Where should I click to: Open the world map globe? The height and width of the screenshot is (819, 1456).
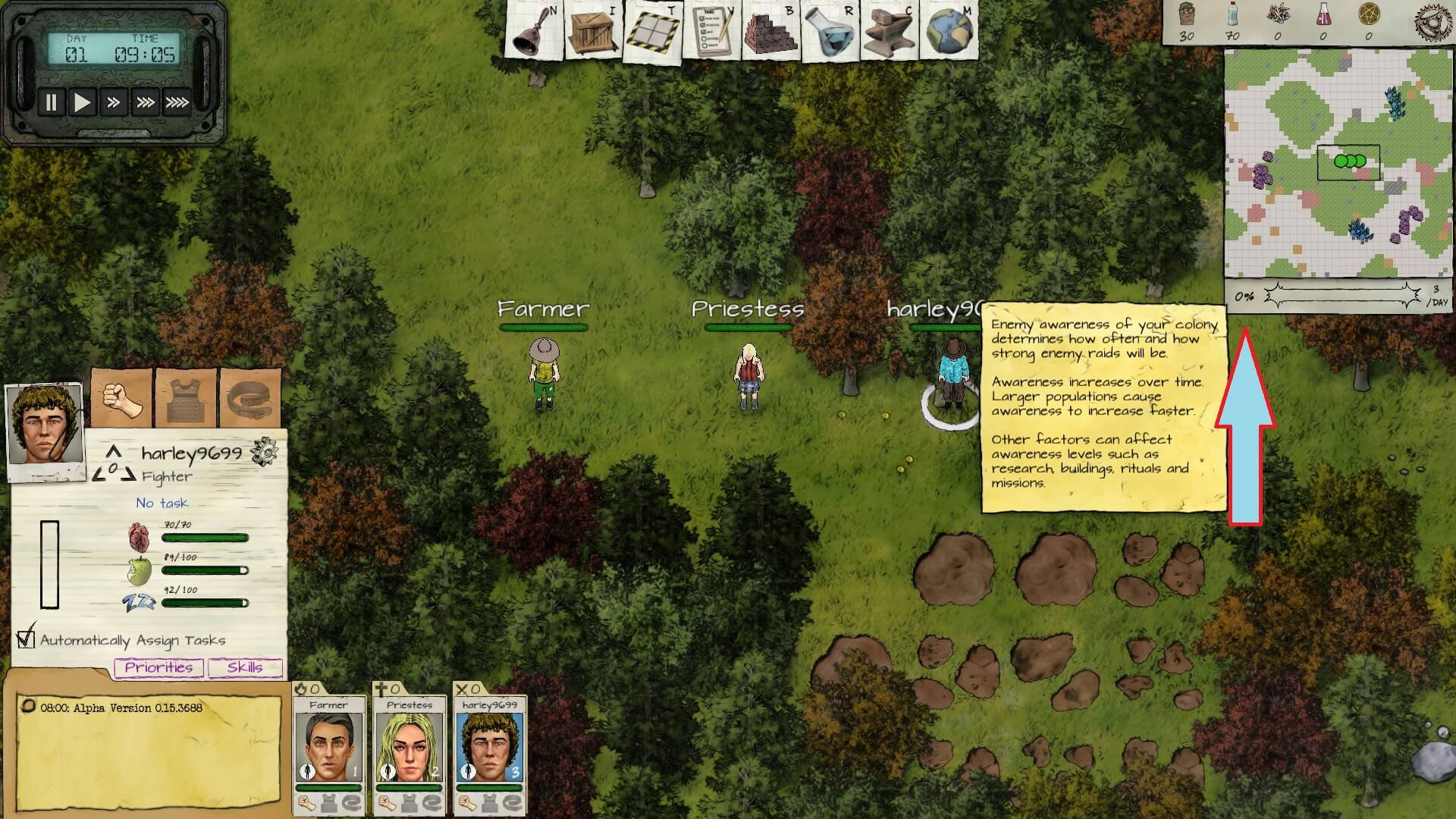(948, 32)
